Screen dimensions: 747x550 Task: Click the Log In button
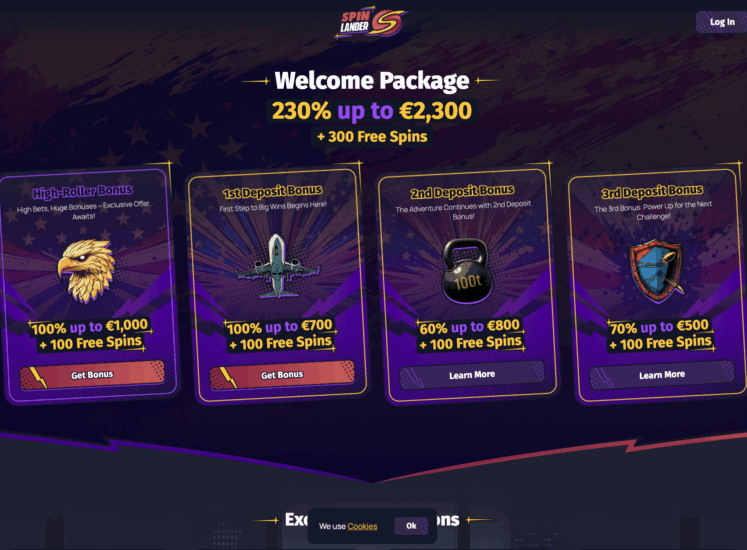click(x=721, y=22)
